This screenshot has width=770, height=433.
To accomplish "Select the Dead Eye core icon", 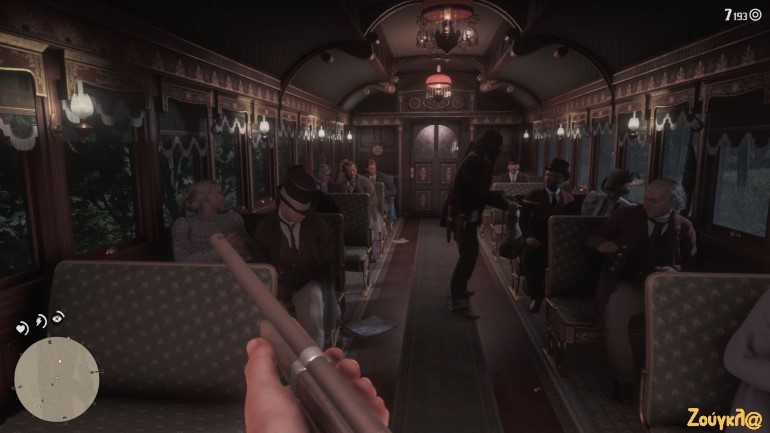I will pos(59,318).
